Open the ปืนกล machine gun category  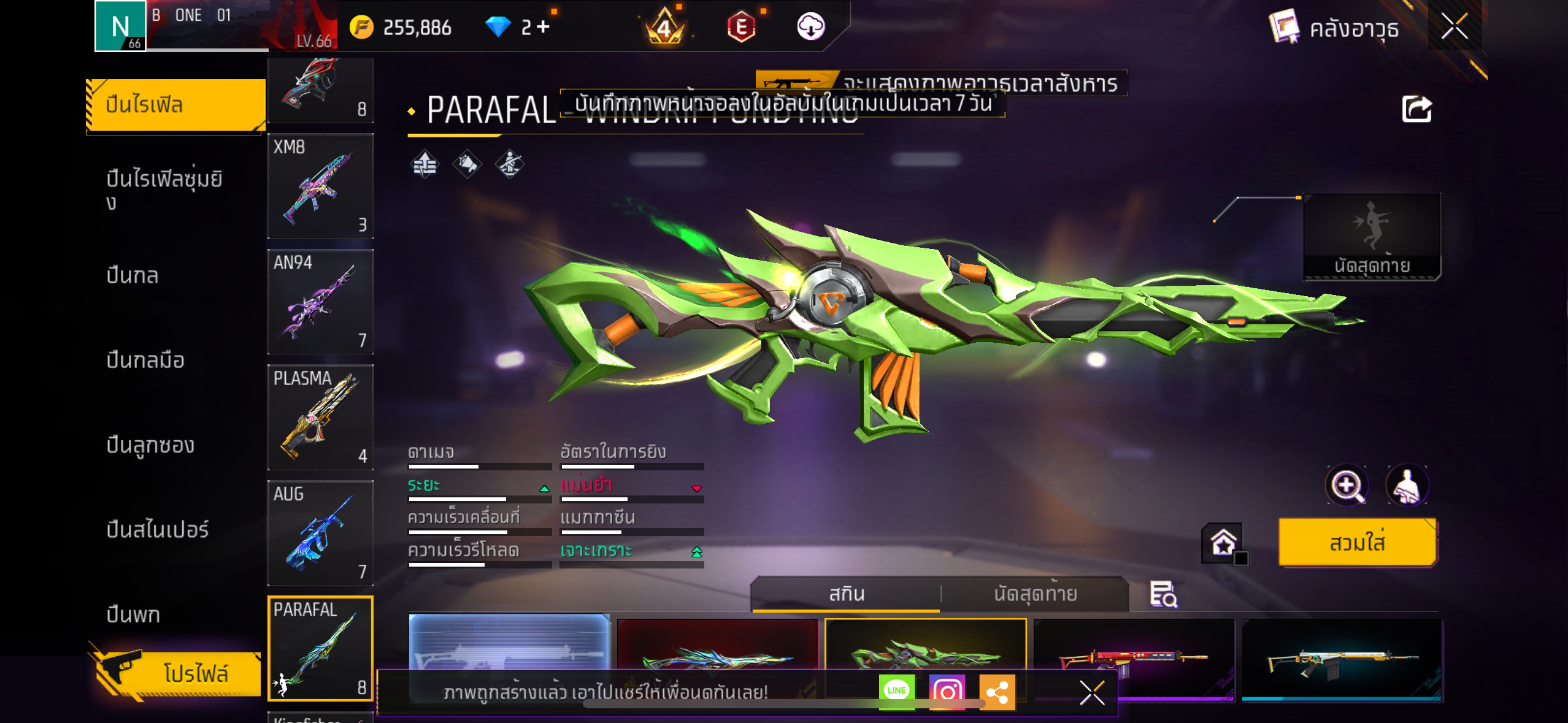click(133, 275)
